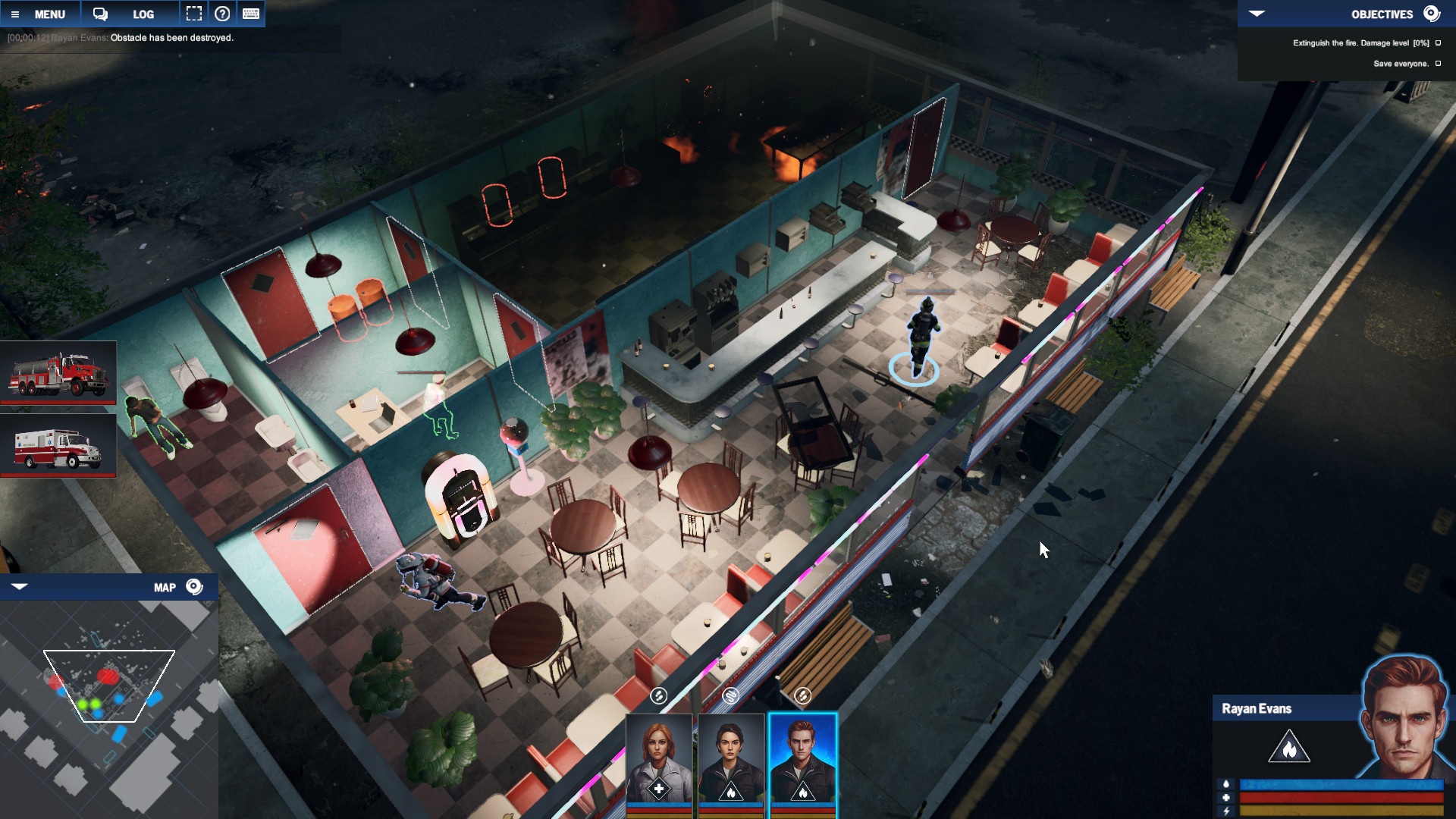Viewport: 1456px width, 819px height.
Task: Open the help question mark icon
Action: (222, 13)
